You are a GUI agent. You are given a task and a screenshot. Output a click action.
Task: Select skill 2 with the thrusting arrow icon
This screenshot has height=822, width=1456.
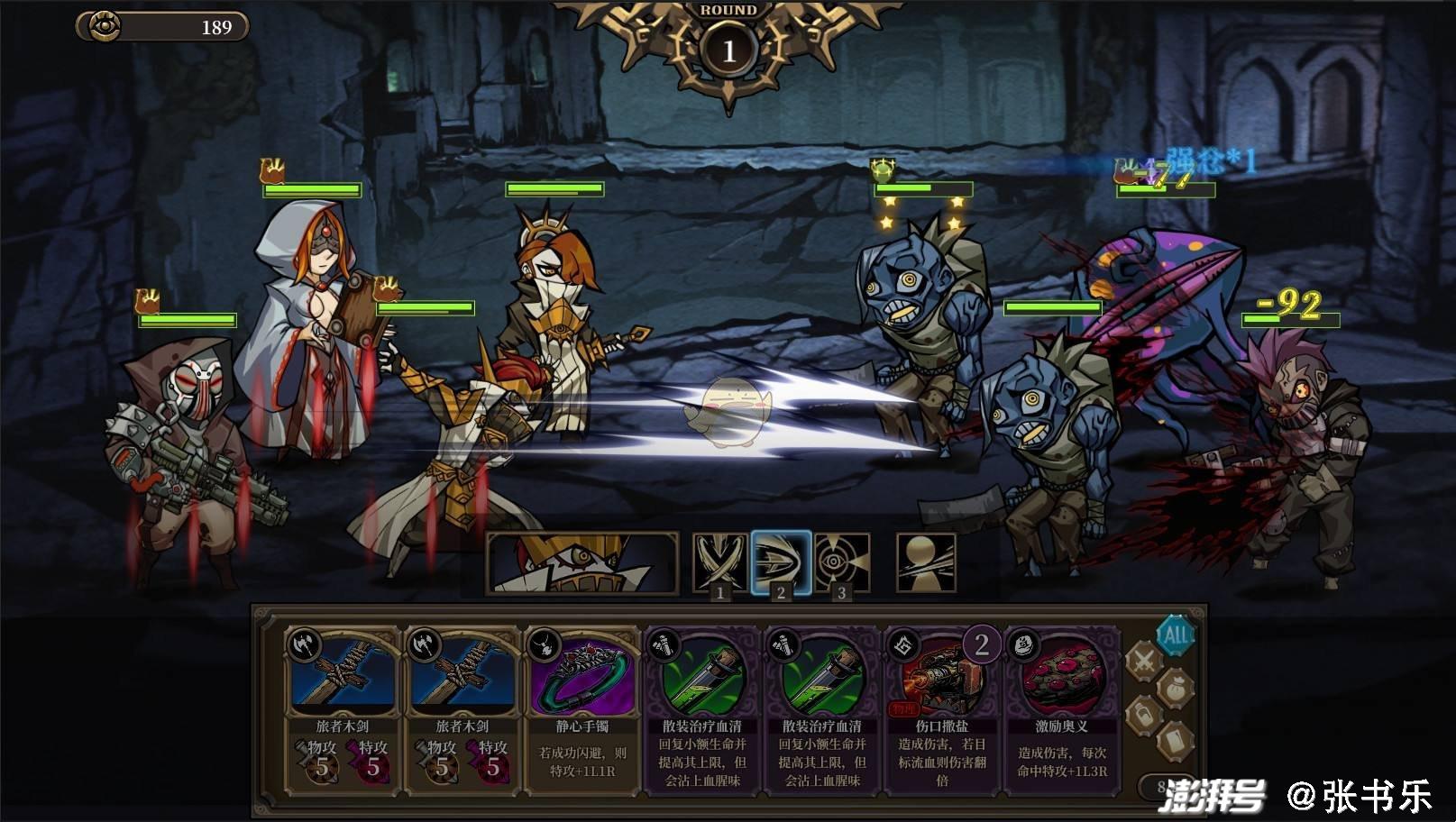click(782, 562)
